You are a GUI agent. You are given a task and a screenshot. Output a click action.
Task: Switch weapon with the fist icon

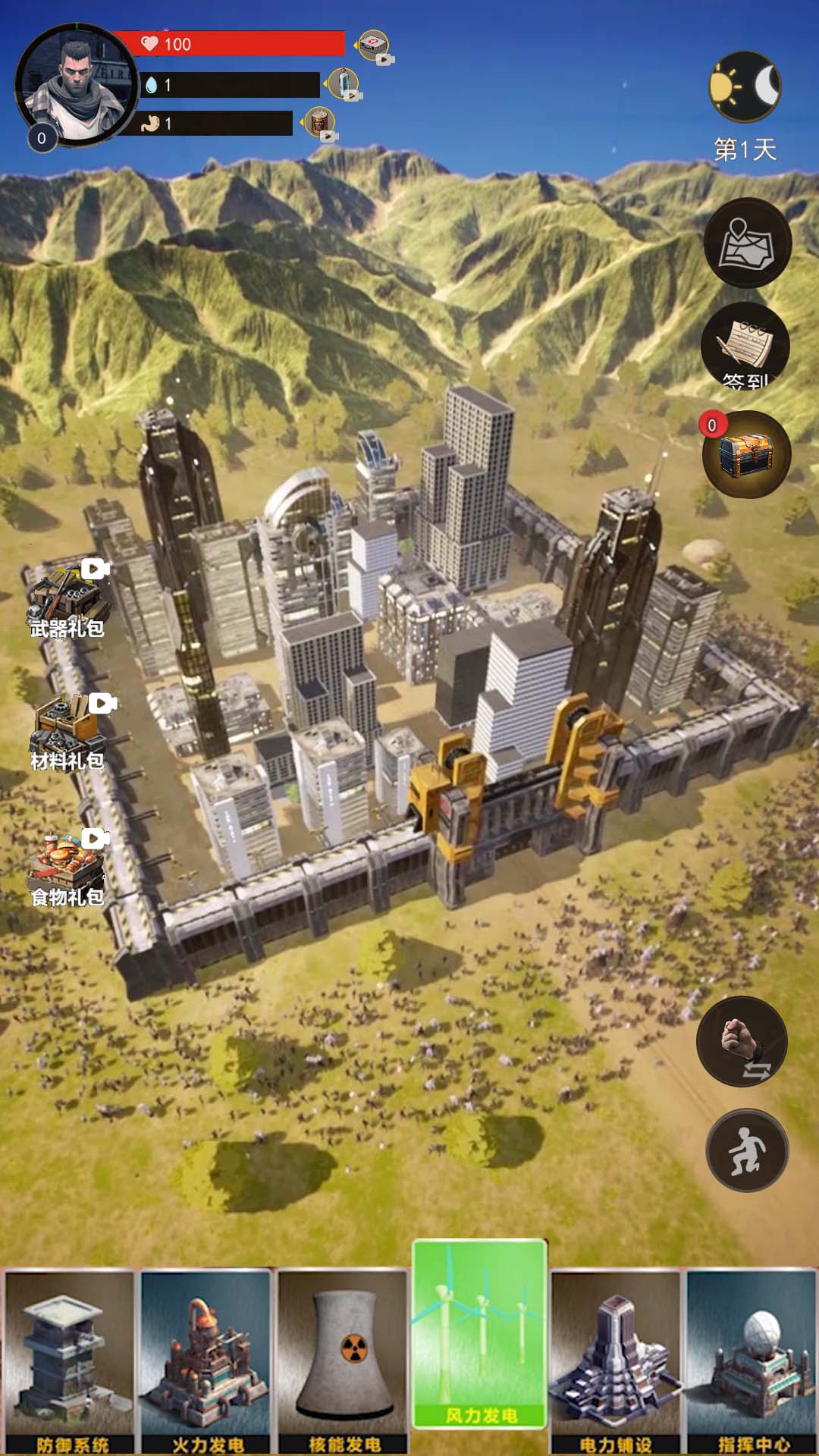[742, 1041]
